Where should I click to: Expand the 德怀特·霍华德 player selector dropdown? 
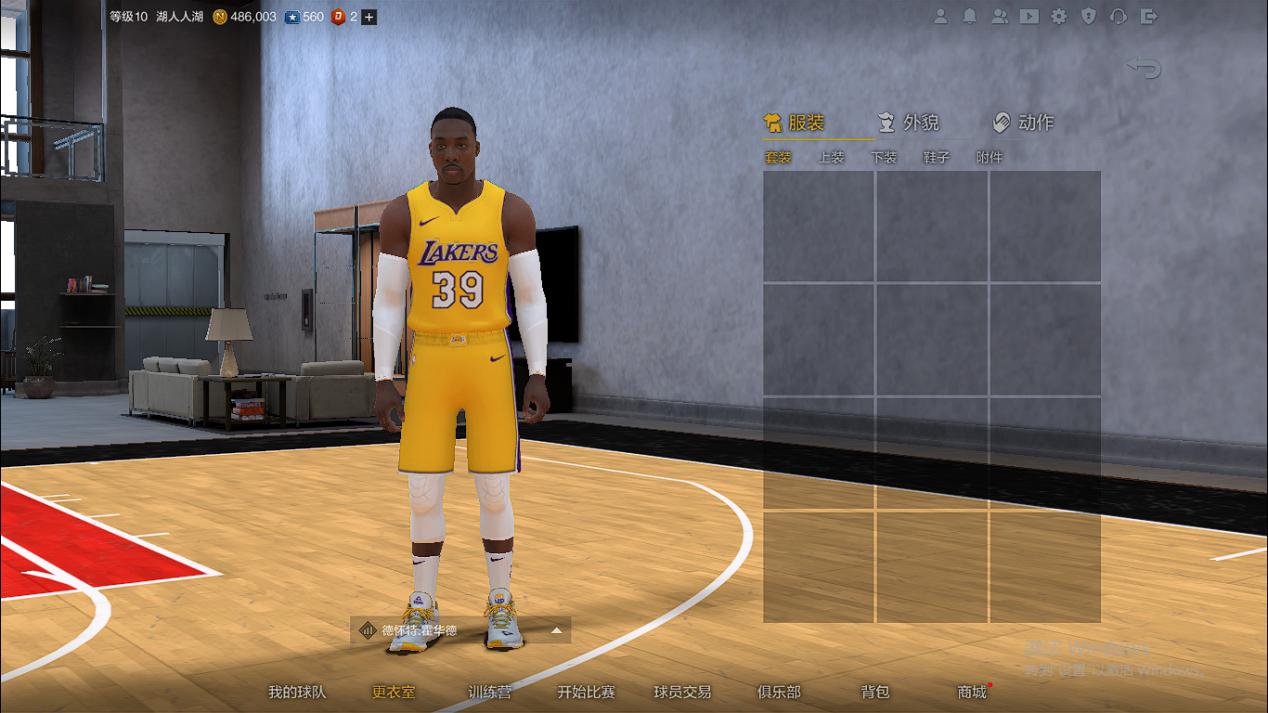557,631
